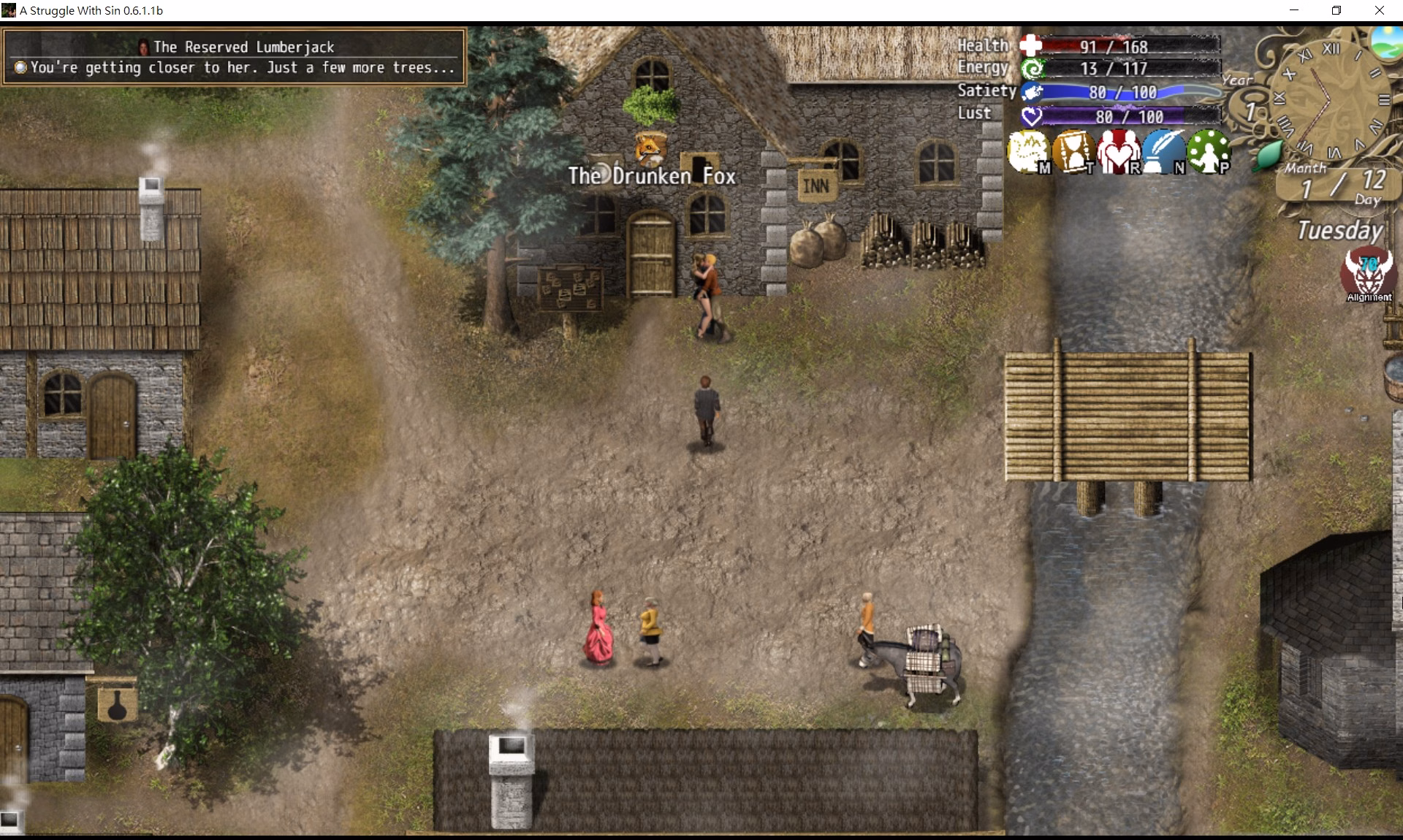Close the game window

[x=1380, y=10]
